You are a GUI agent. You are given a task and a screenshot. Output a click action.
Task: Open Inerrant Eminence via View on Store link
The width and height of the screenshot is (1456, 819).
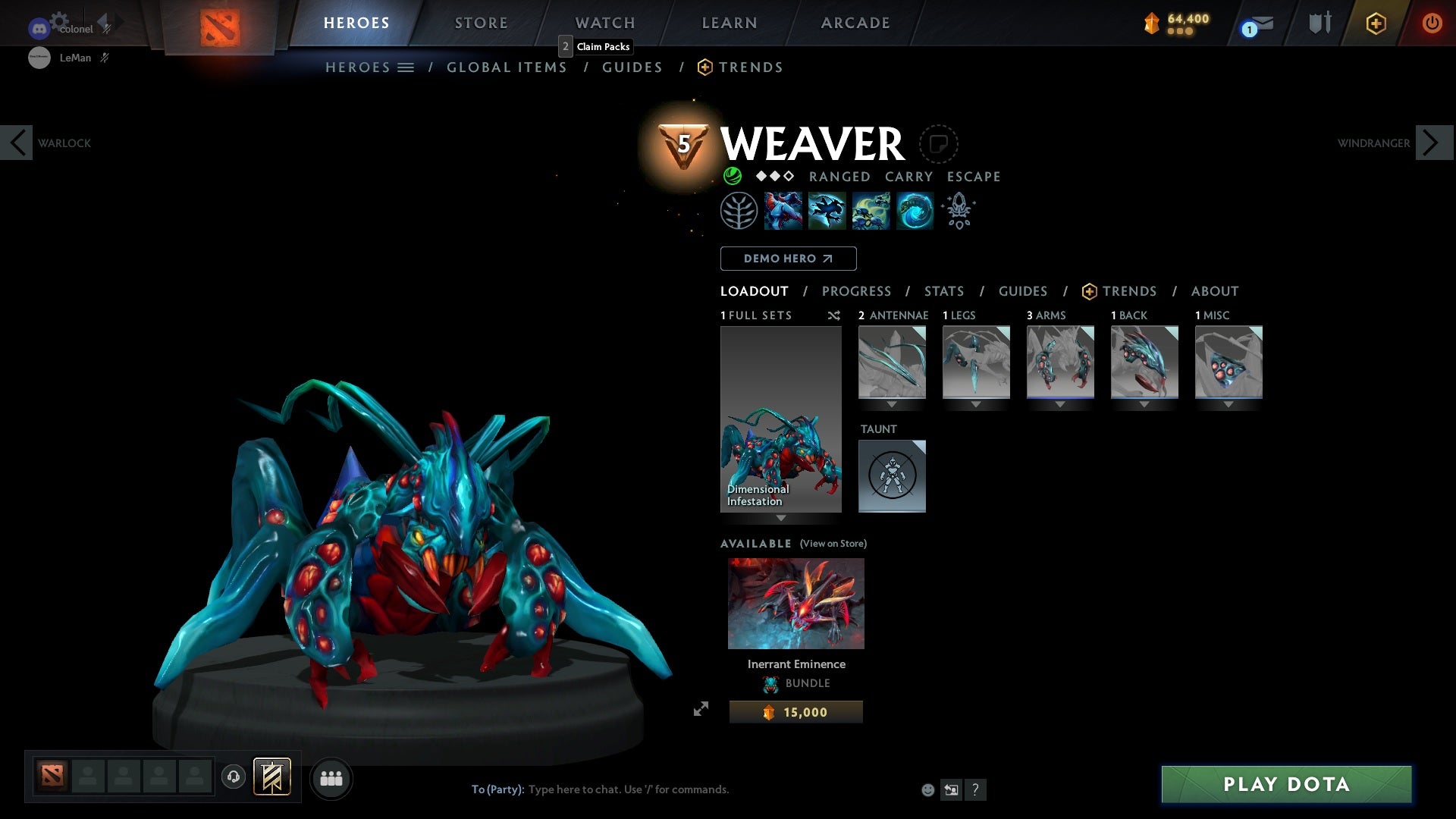tap(833, 544)
